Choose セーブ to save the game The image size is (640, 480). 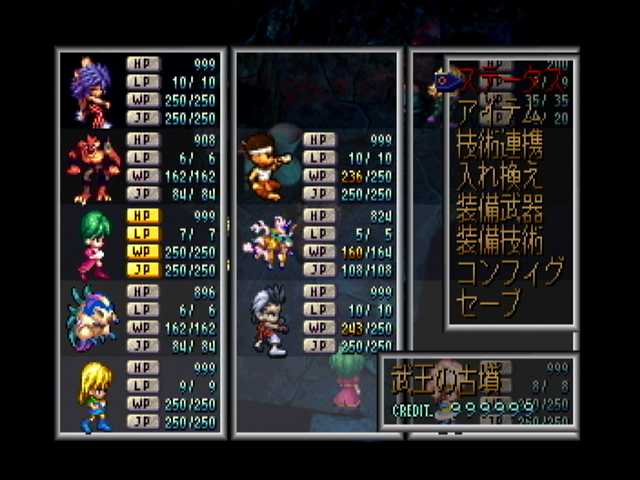coord(487,302)
